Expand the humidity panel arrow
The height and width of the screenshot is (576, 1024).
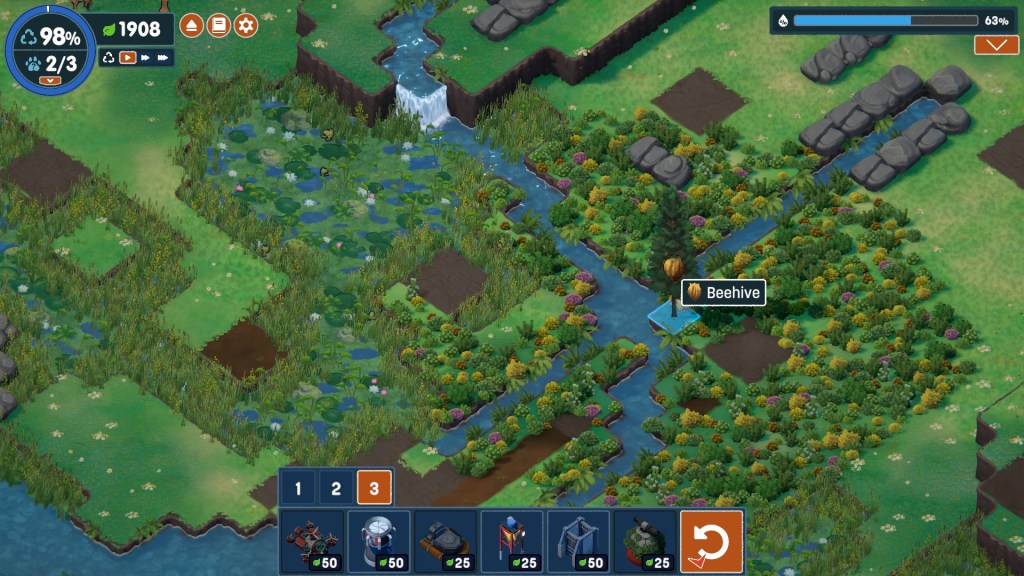[995, 45]
